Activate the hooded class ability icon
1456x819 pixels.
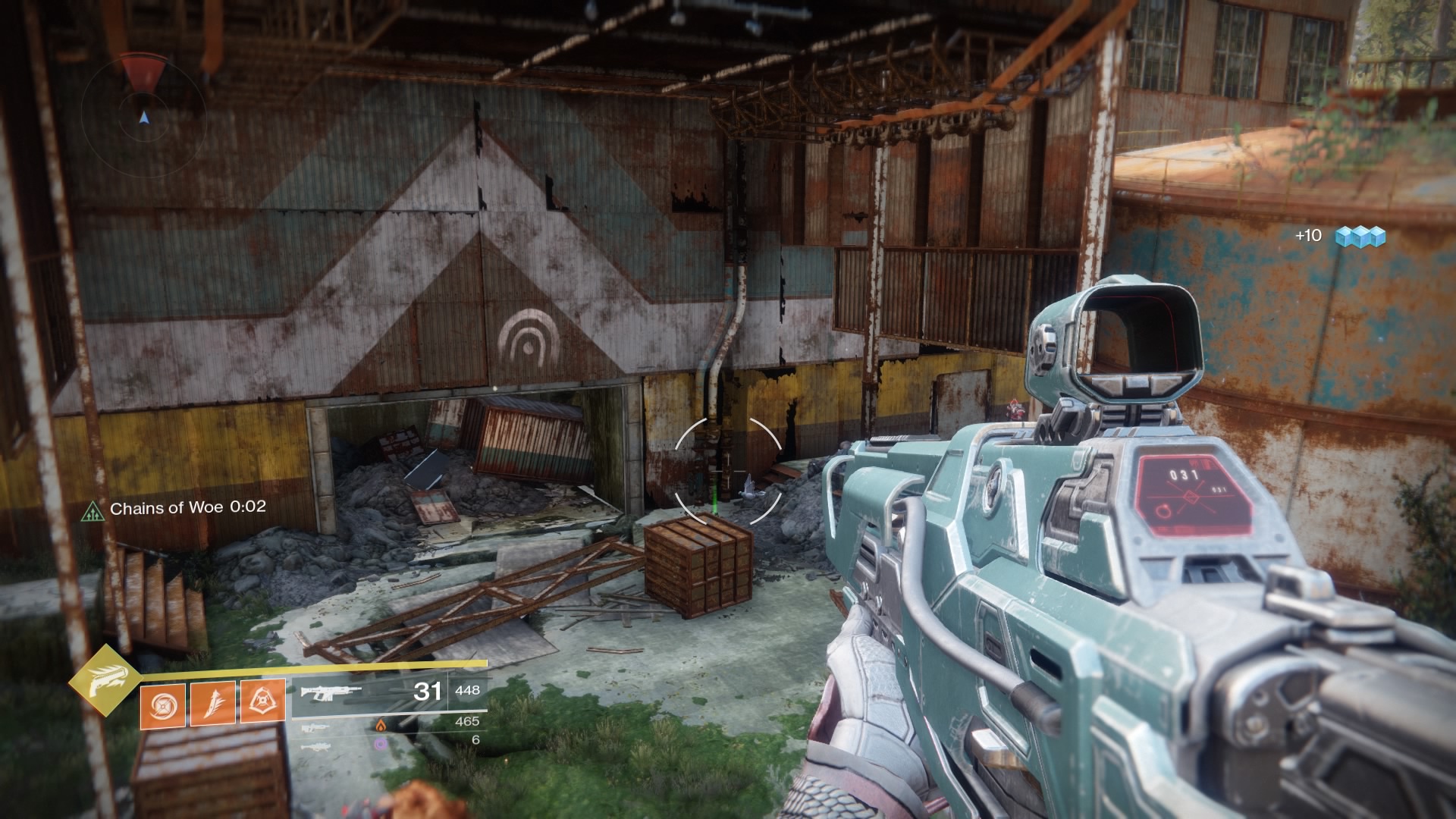(x=262, y=701)
